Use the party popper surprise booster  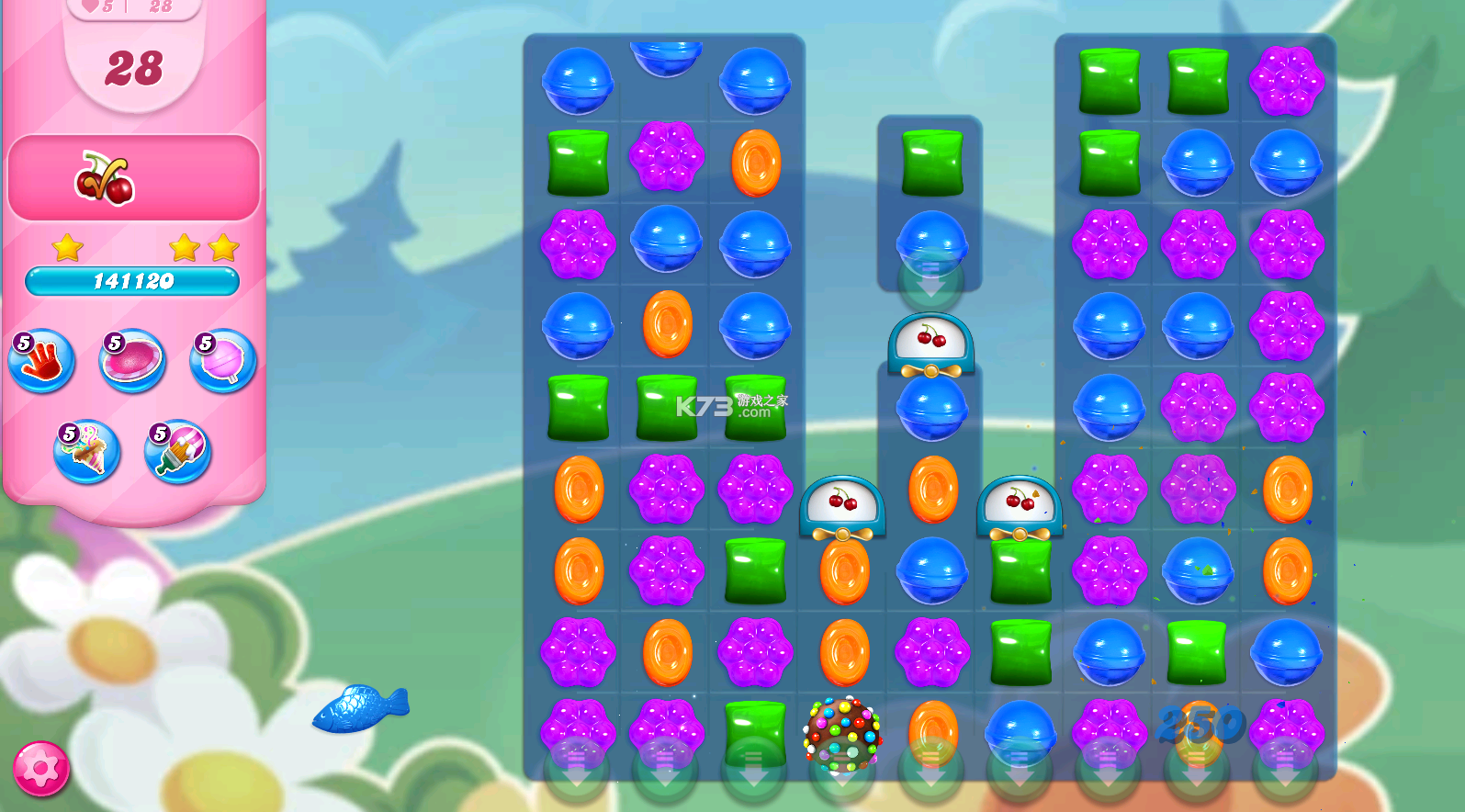click(x=87, y=452)
